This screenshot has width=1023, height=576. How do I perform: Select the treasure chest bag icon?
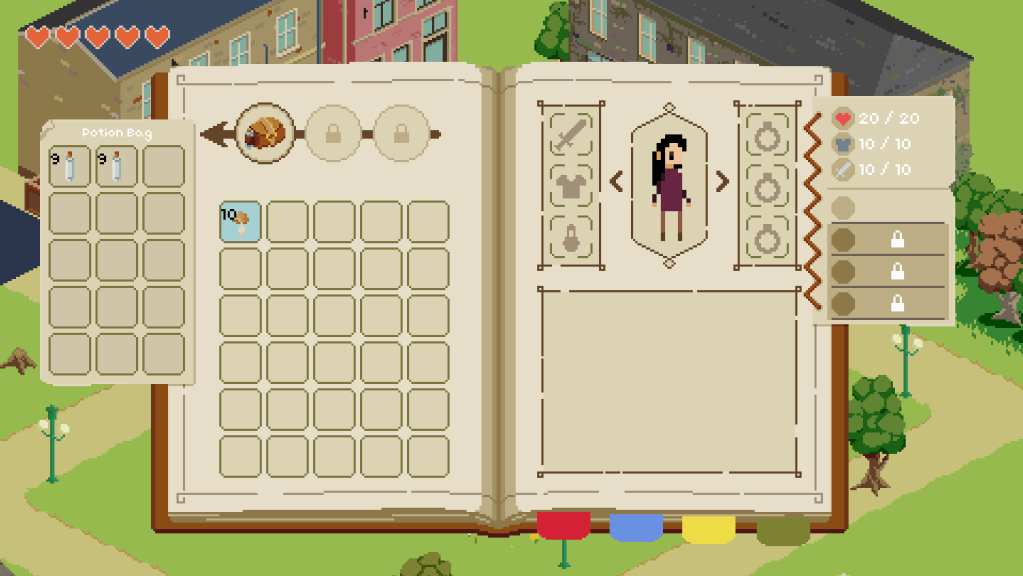pyautogui.click(x=265, y=134)
